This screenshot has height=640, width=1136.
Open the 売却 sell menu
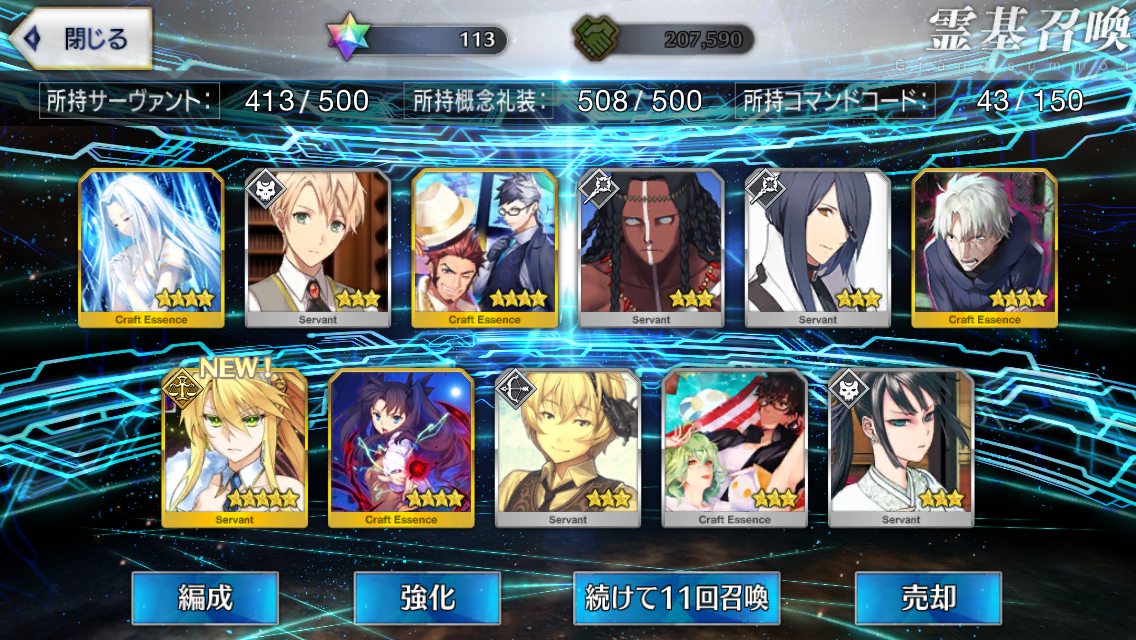tap(928, 598)
